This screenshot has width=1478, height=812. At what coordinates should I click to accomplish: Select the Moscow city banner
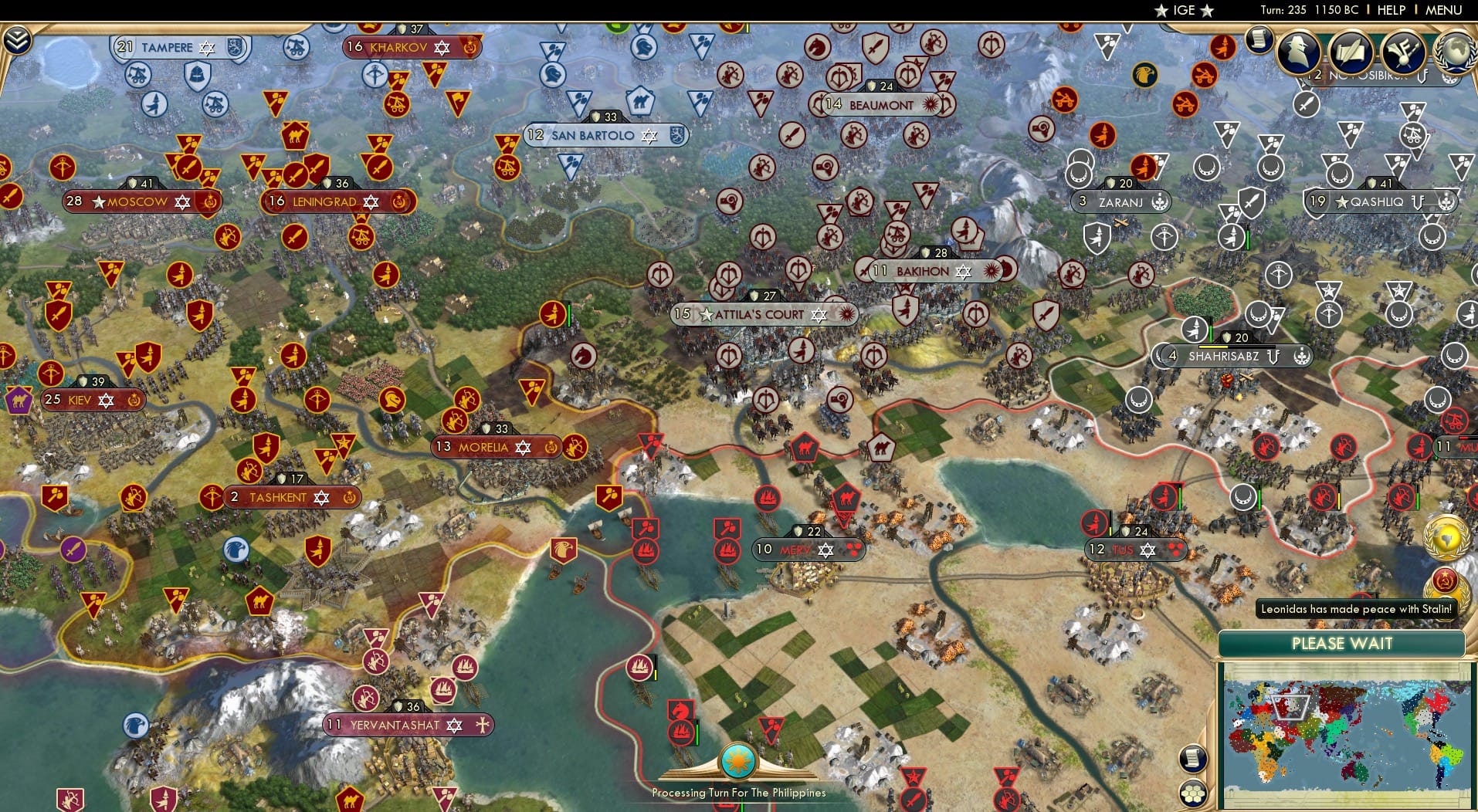pos(139,201)
